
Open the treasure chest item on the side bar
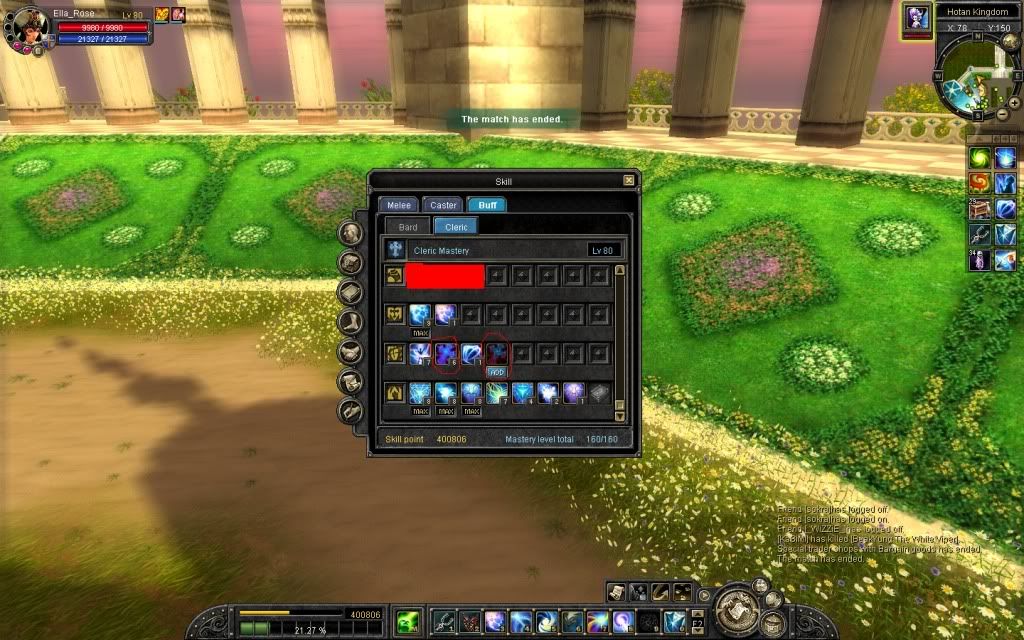980,209
